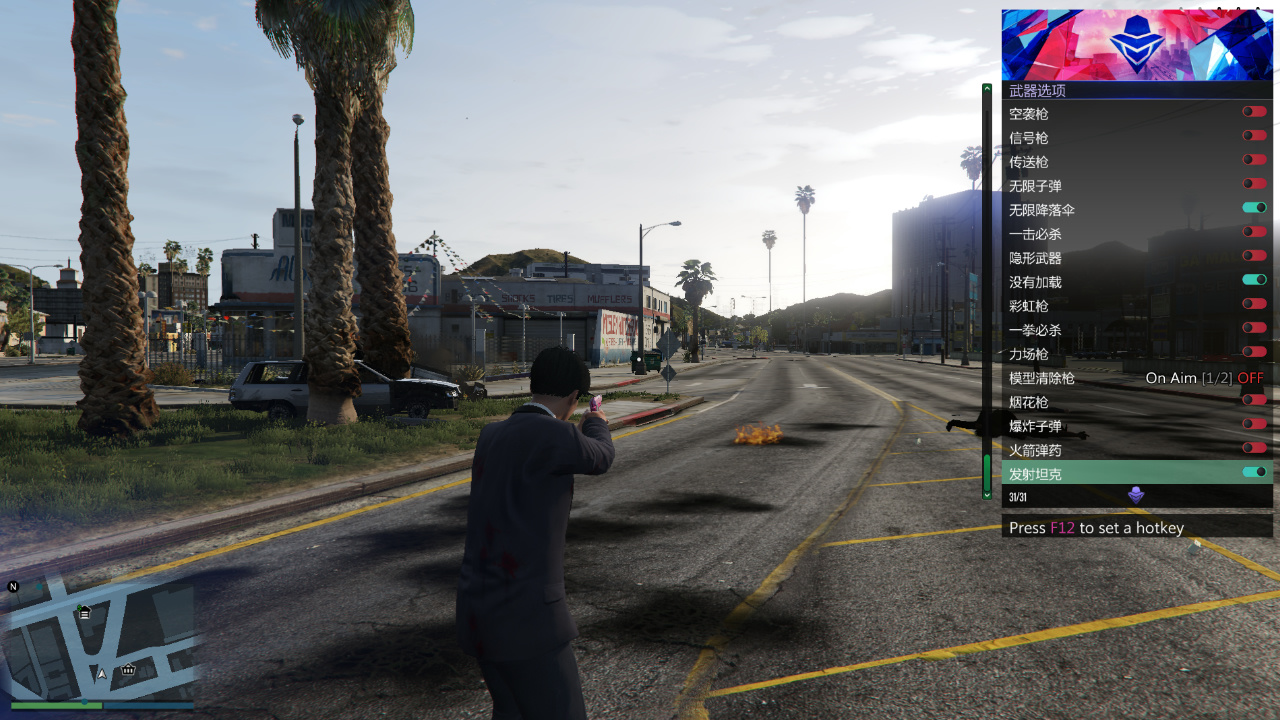Switch on the 力场枪 option
1280x720 pixels.
click(1254, 352)
